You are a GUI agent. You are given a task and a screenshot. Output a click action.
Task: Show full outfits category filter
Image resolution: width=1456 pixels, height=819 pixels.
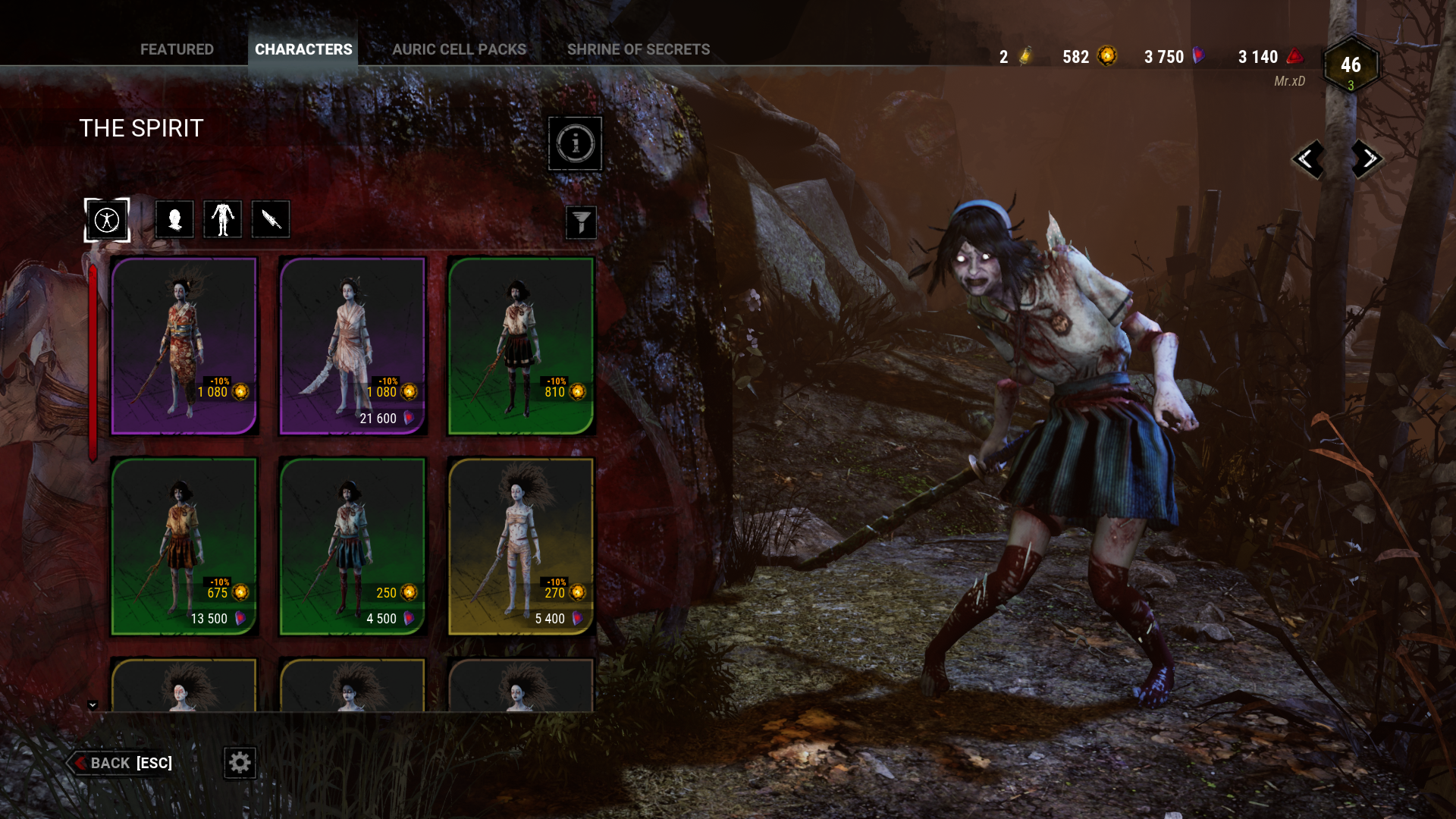point(107,220)
